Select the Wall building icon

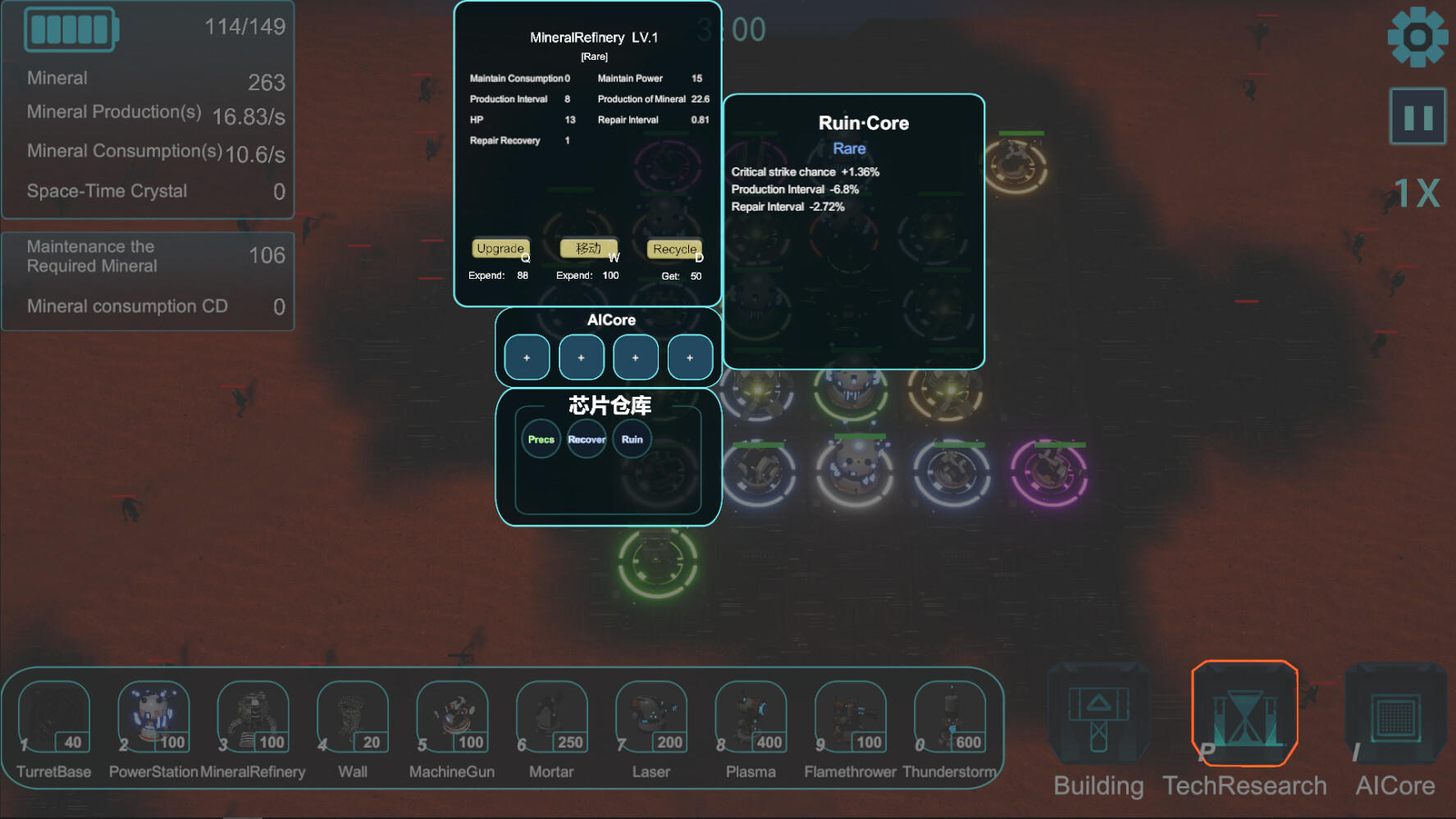pos(352,717)
